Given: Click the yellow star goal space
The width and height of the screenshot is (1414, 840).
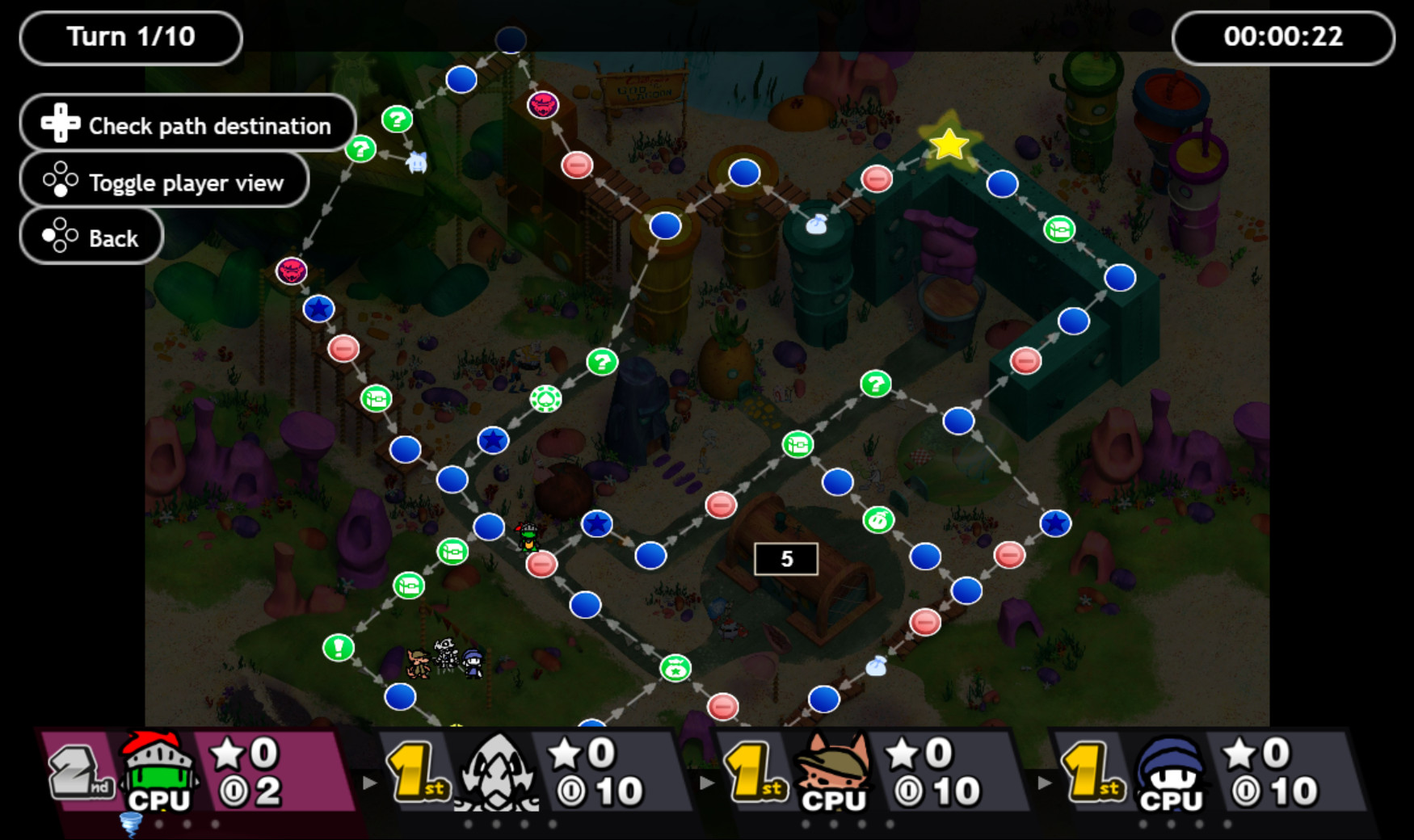Looking at the screenshot, I should (949, 144).
